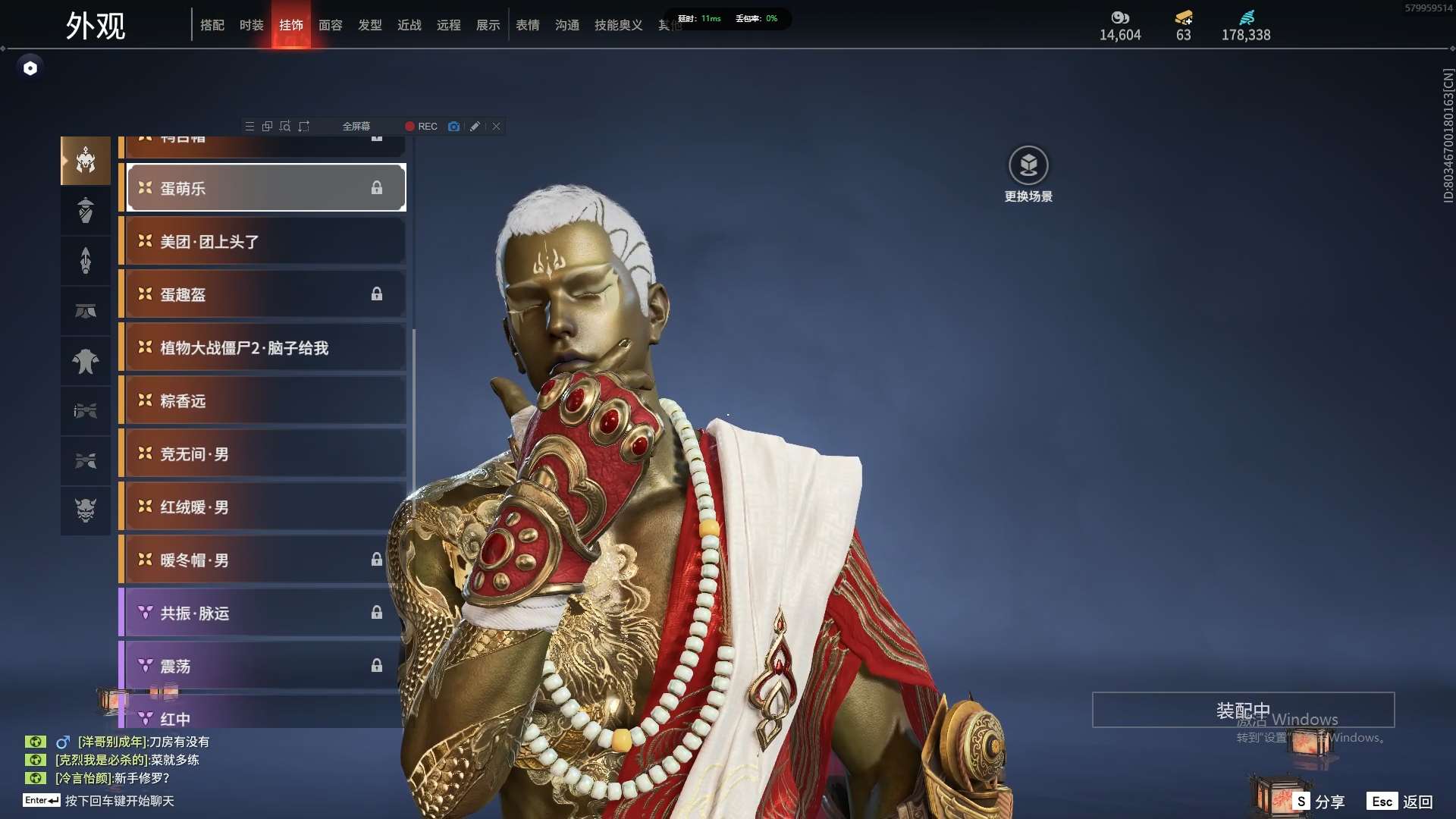This screenshot has width=1456, height=819.
Task: Click the 装配中 equip button
Action: [1243, 710]
